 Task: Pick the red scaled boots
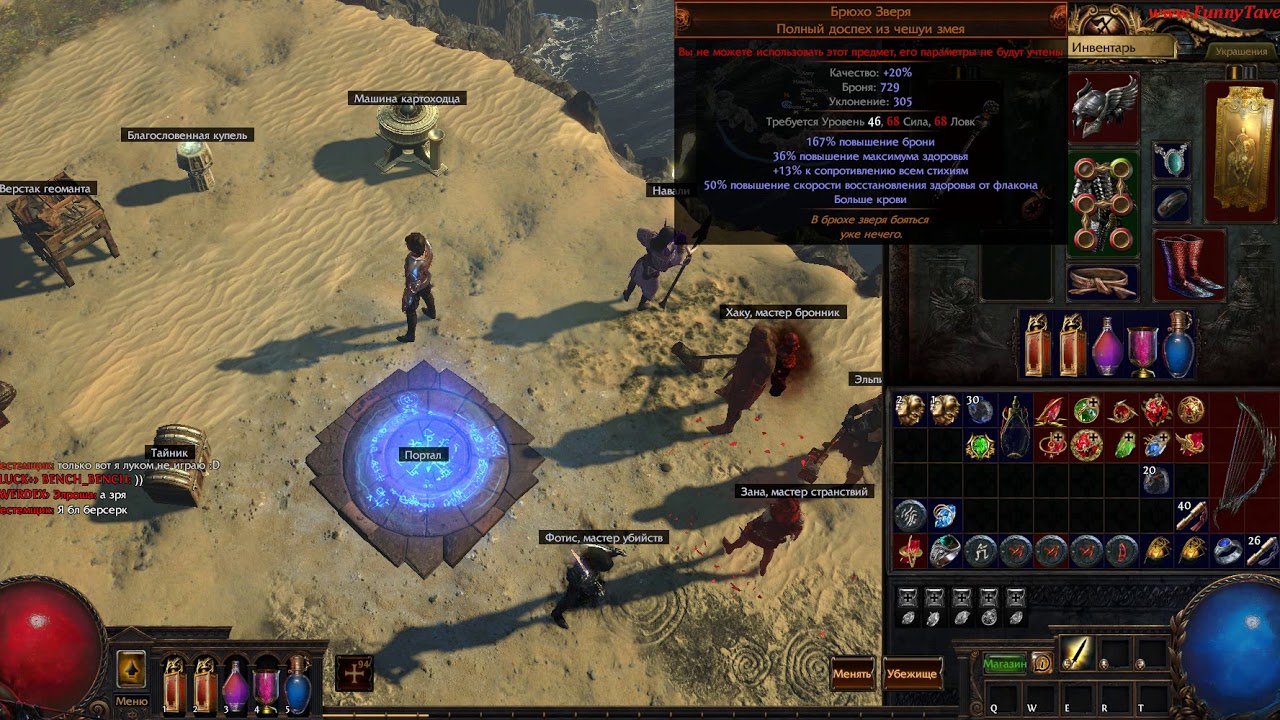click(1189, 265)
